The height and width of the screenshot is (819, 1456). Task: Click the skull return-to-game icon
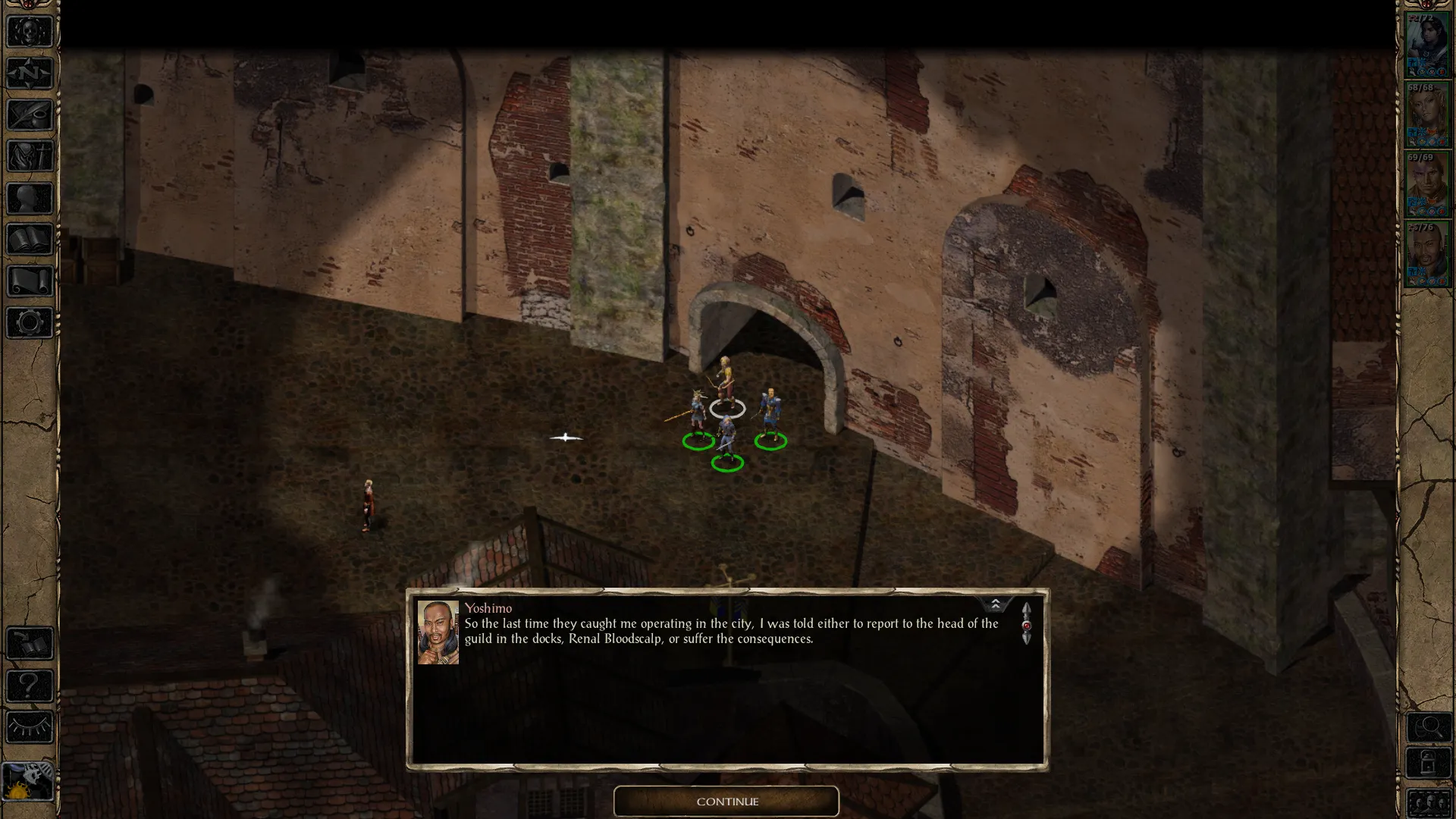[30, 32]
